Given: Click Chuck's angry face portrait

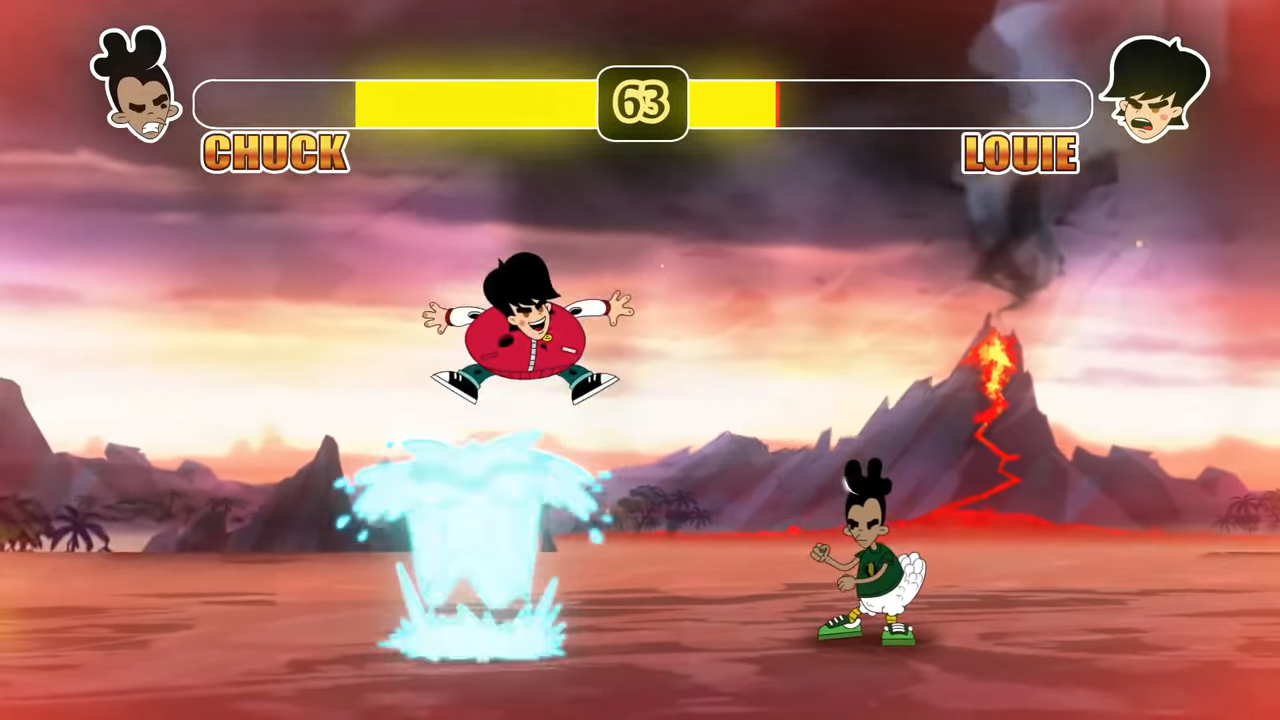Looking at the screenshot, I should click(x=140, y=90).
